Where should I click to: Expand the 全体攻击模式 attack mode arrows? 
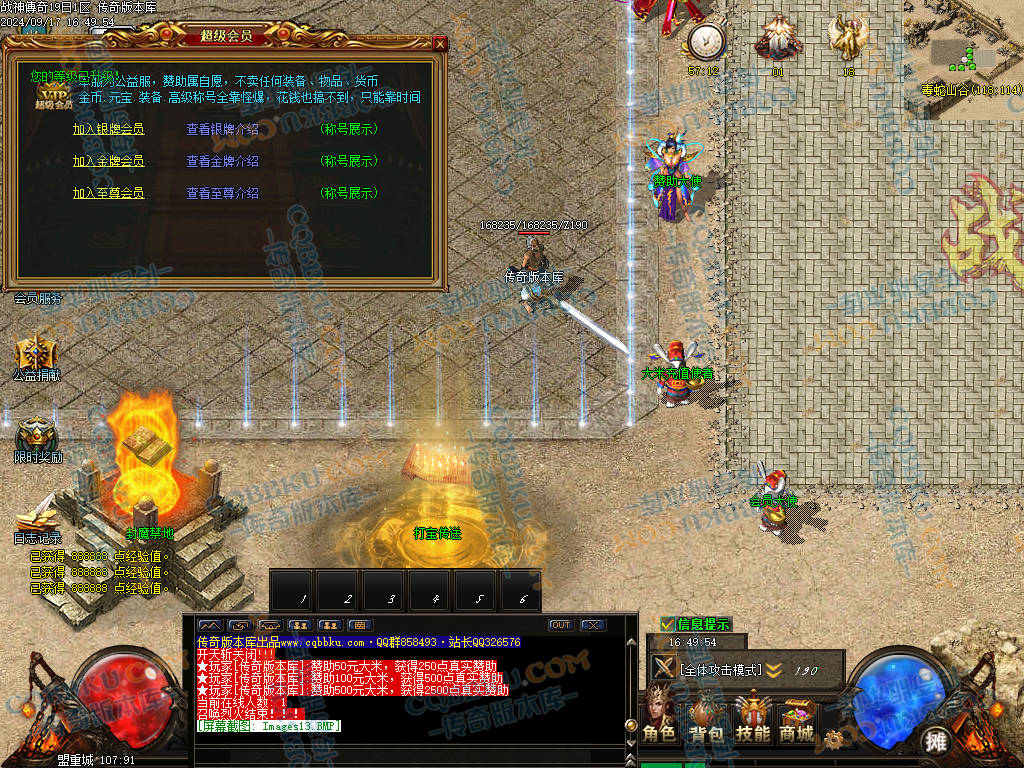coord(774,670)
